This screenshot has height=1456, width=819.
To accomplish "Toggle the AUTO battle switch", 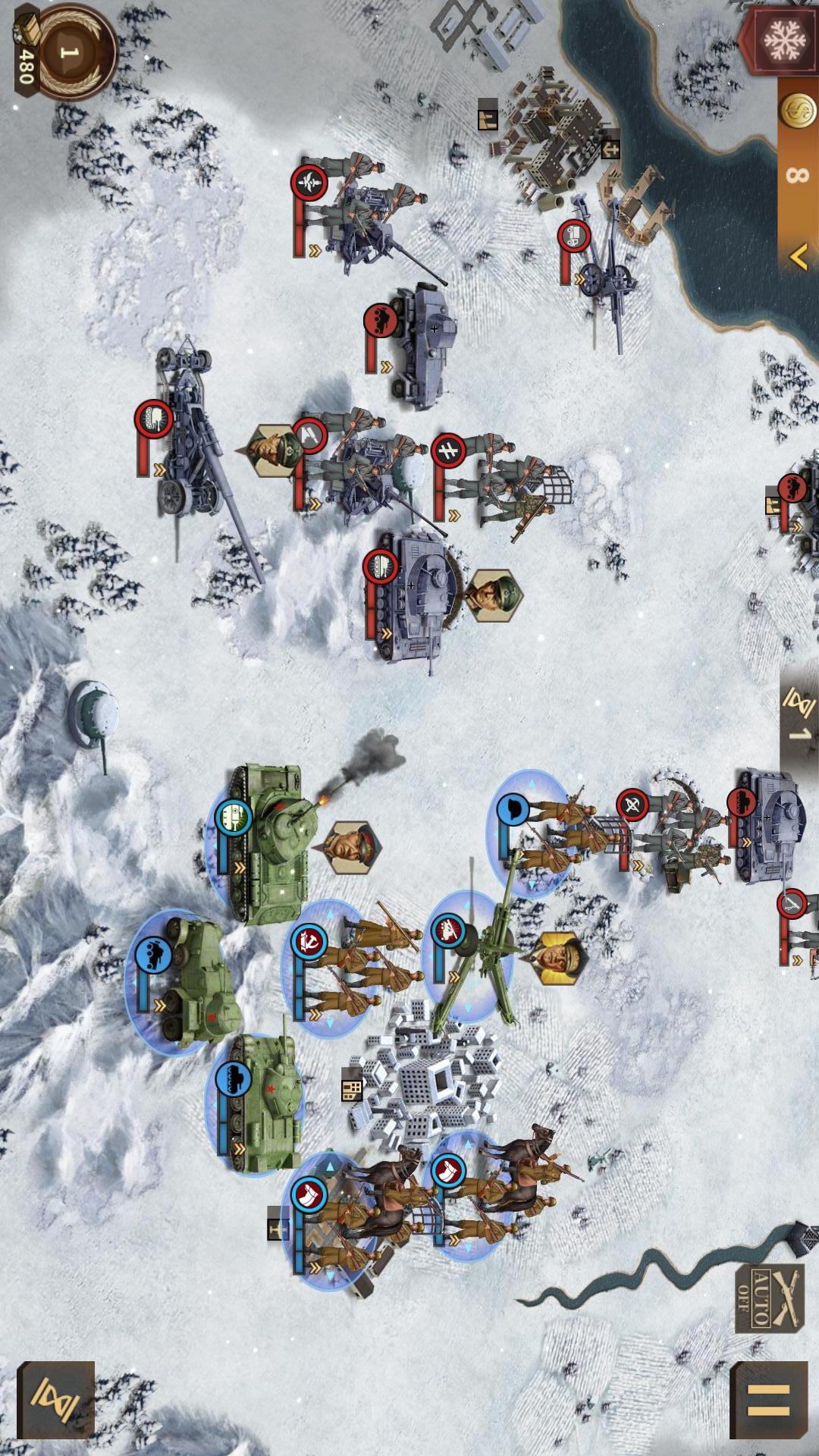I will tap(769, 1298).
